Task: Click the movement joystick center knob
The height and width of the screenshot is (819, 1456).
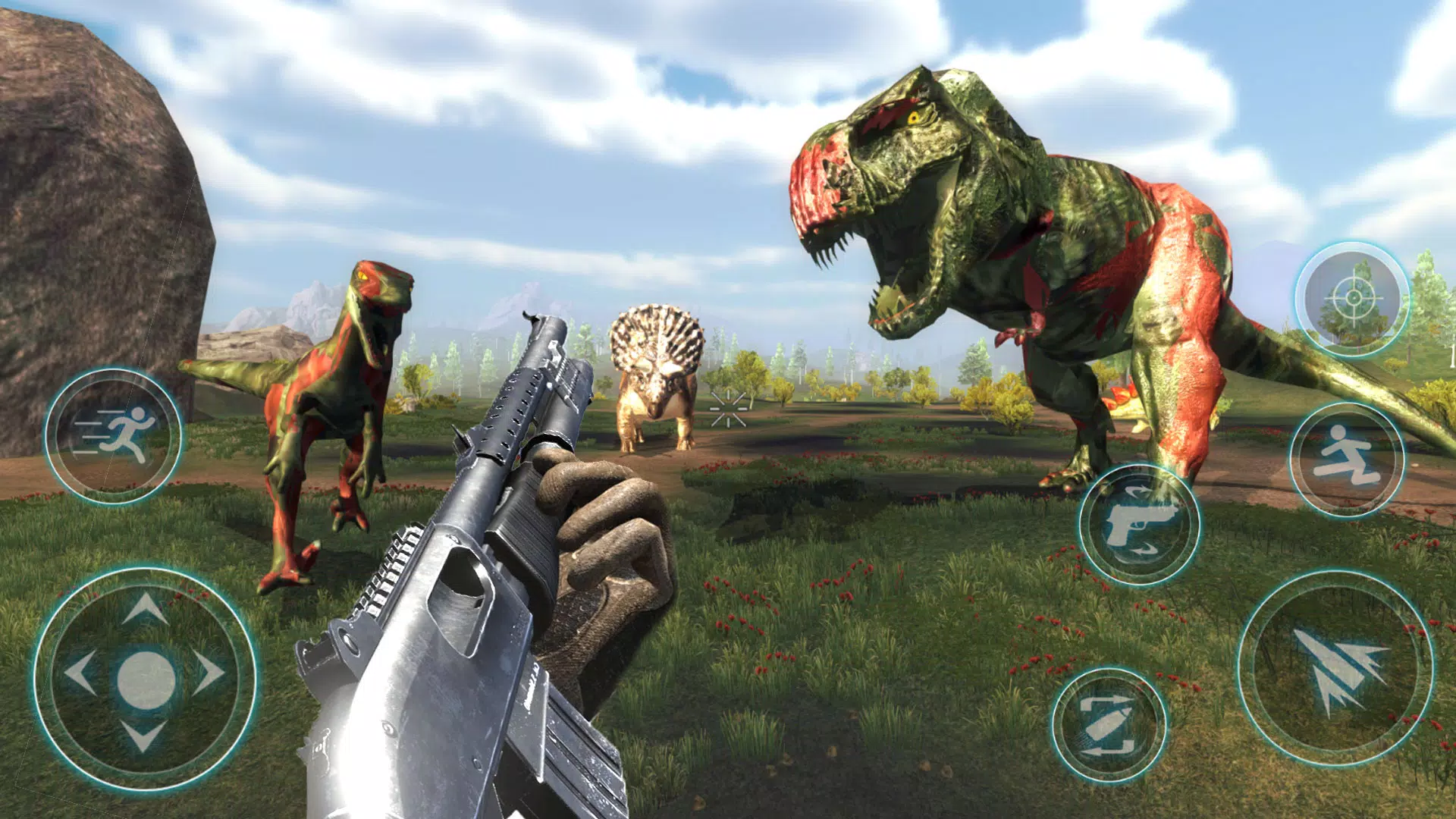Action: (146, 679)
